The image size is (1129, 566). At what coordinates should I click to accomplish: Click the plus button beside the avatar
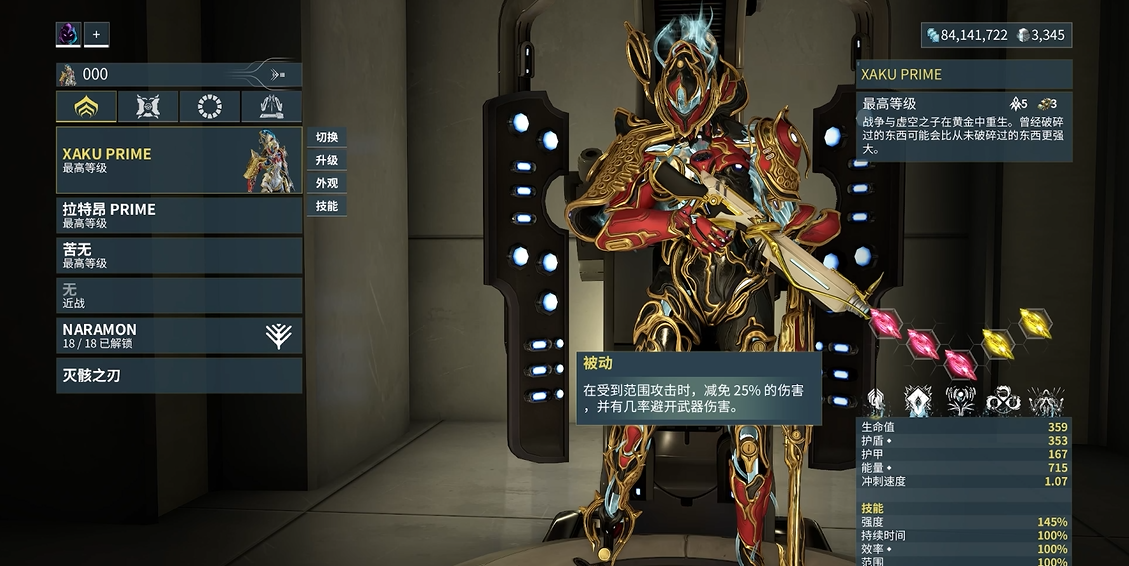tap(97, 34)
